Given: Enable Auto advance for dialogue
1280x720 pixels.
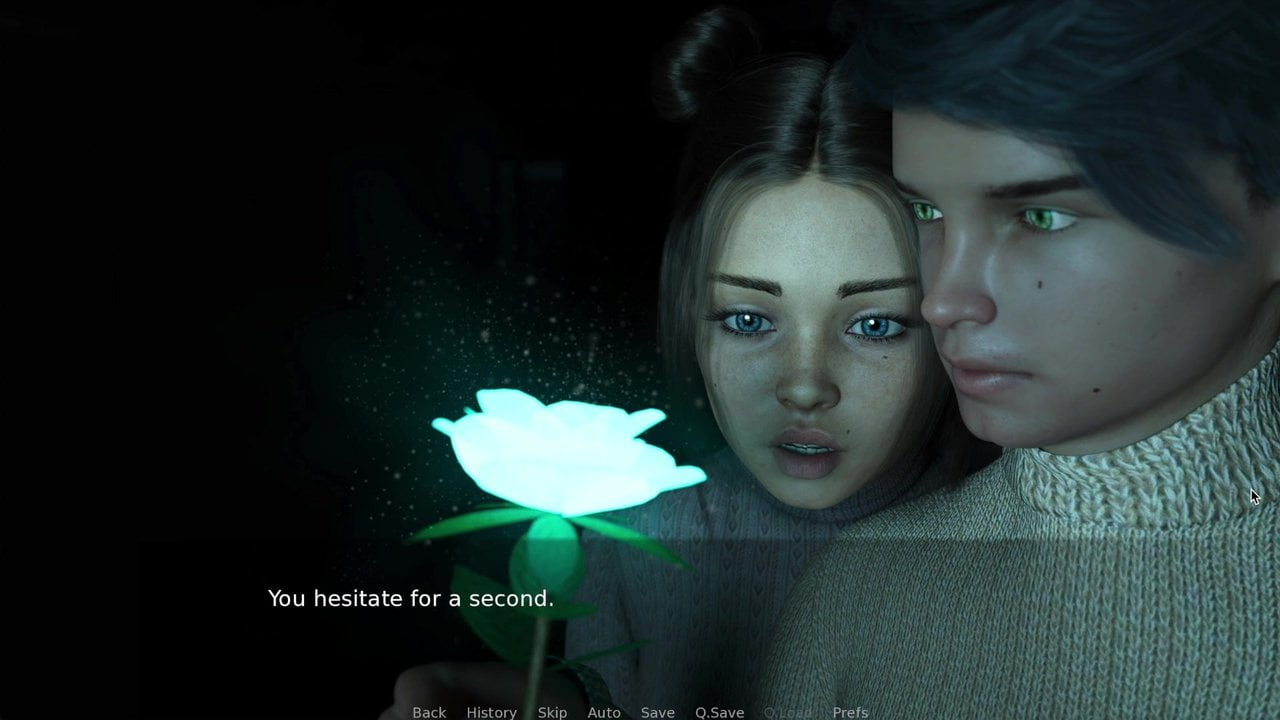Looking at the screenshot, I should [604, 712].
